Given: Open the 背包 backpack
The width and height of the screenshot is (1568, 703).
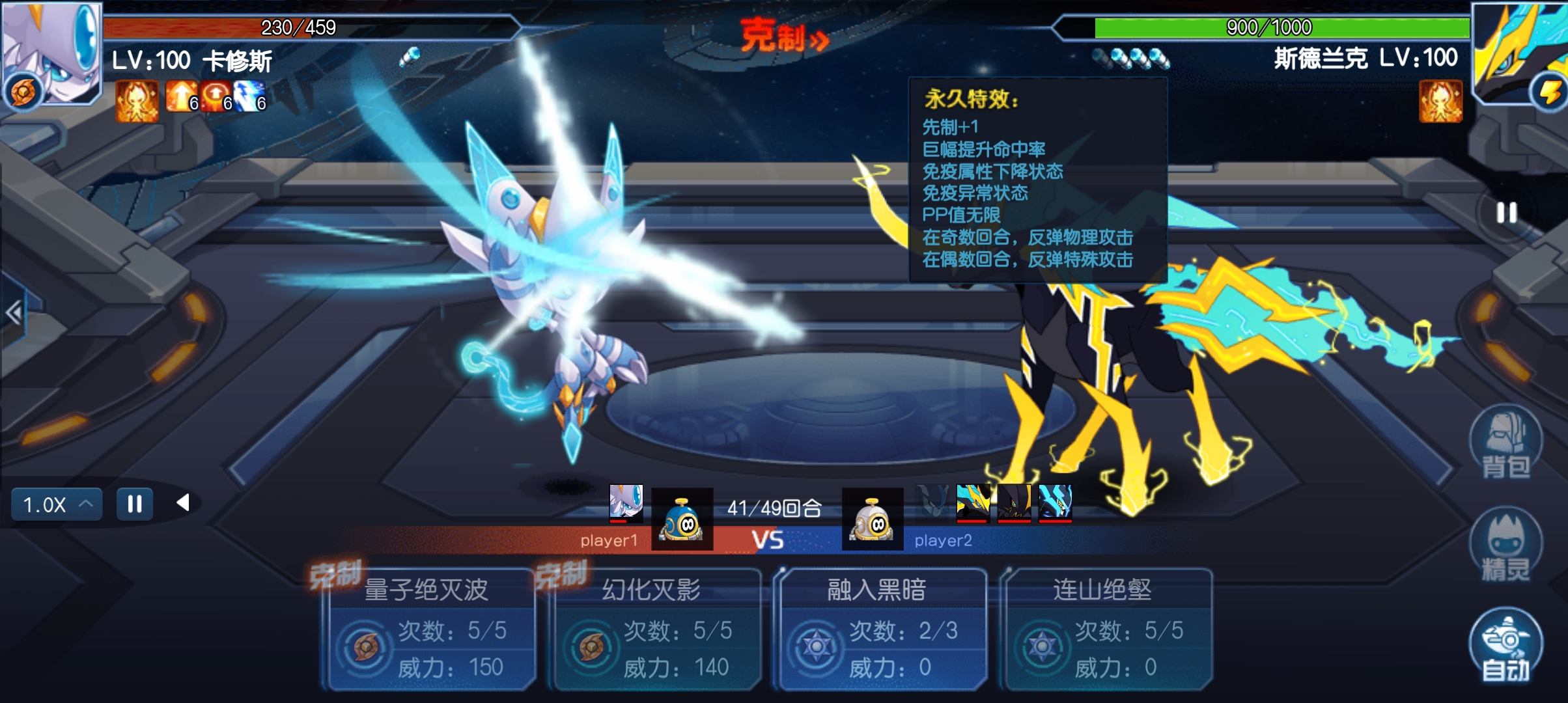Looking at the screenshot, I should pos(1505,443).
